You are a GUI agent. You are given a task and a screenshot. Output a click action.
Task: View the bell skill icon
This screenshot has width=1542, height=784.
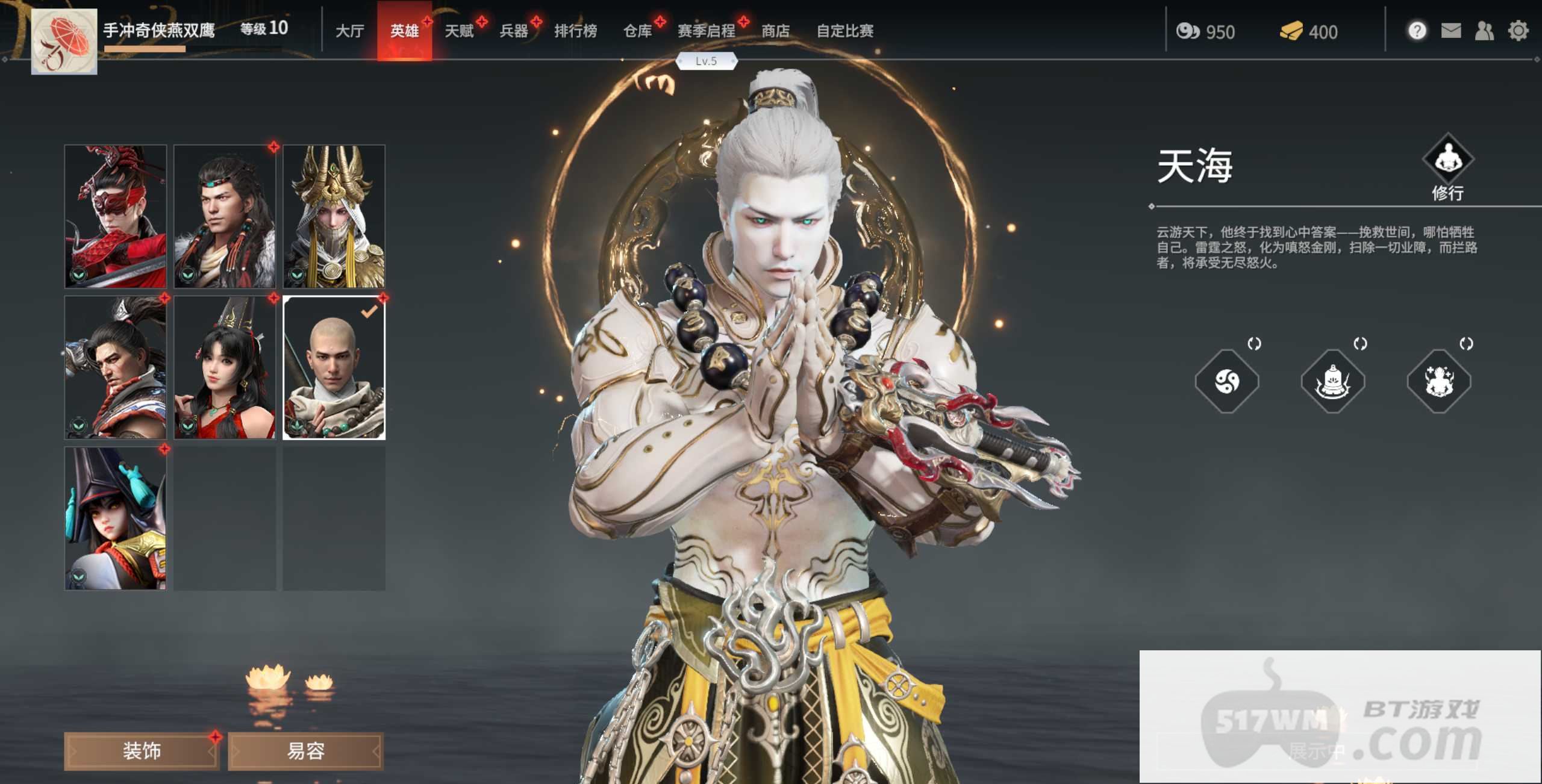pos(1333,381)
